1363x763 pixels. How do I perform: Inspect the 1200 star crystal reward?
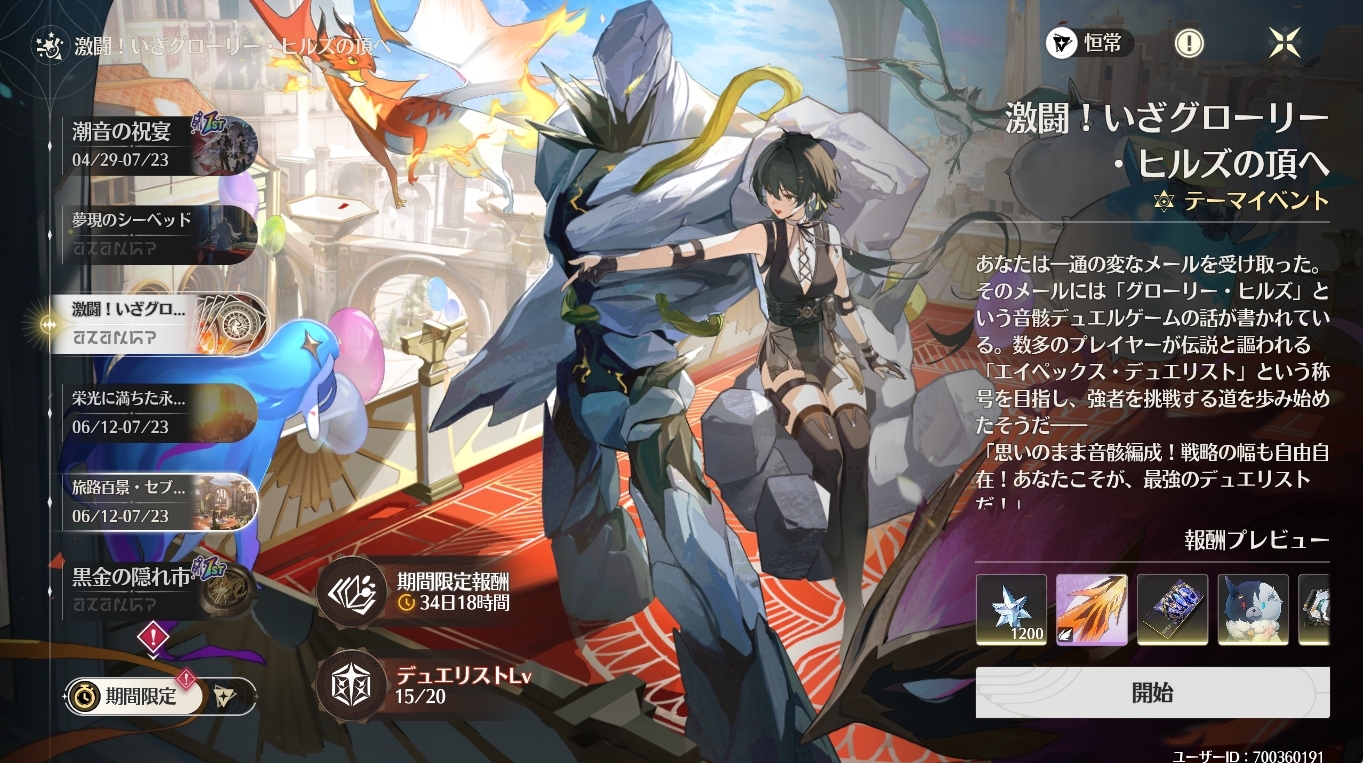coord(1011,609)
